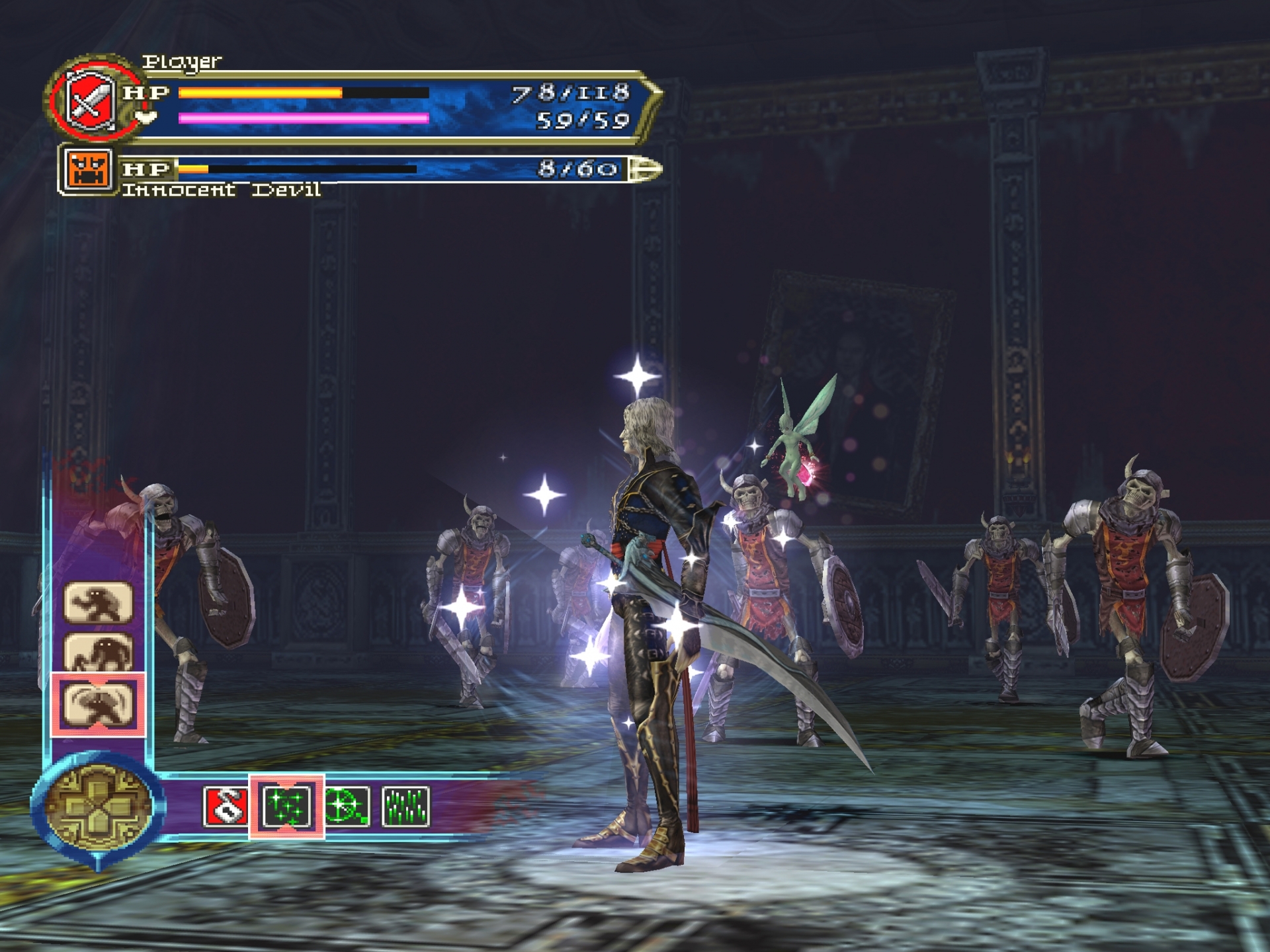Activate the highlighted green sparkles skill

(286, 807)
